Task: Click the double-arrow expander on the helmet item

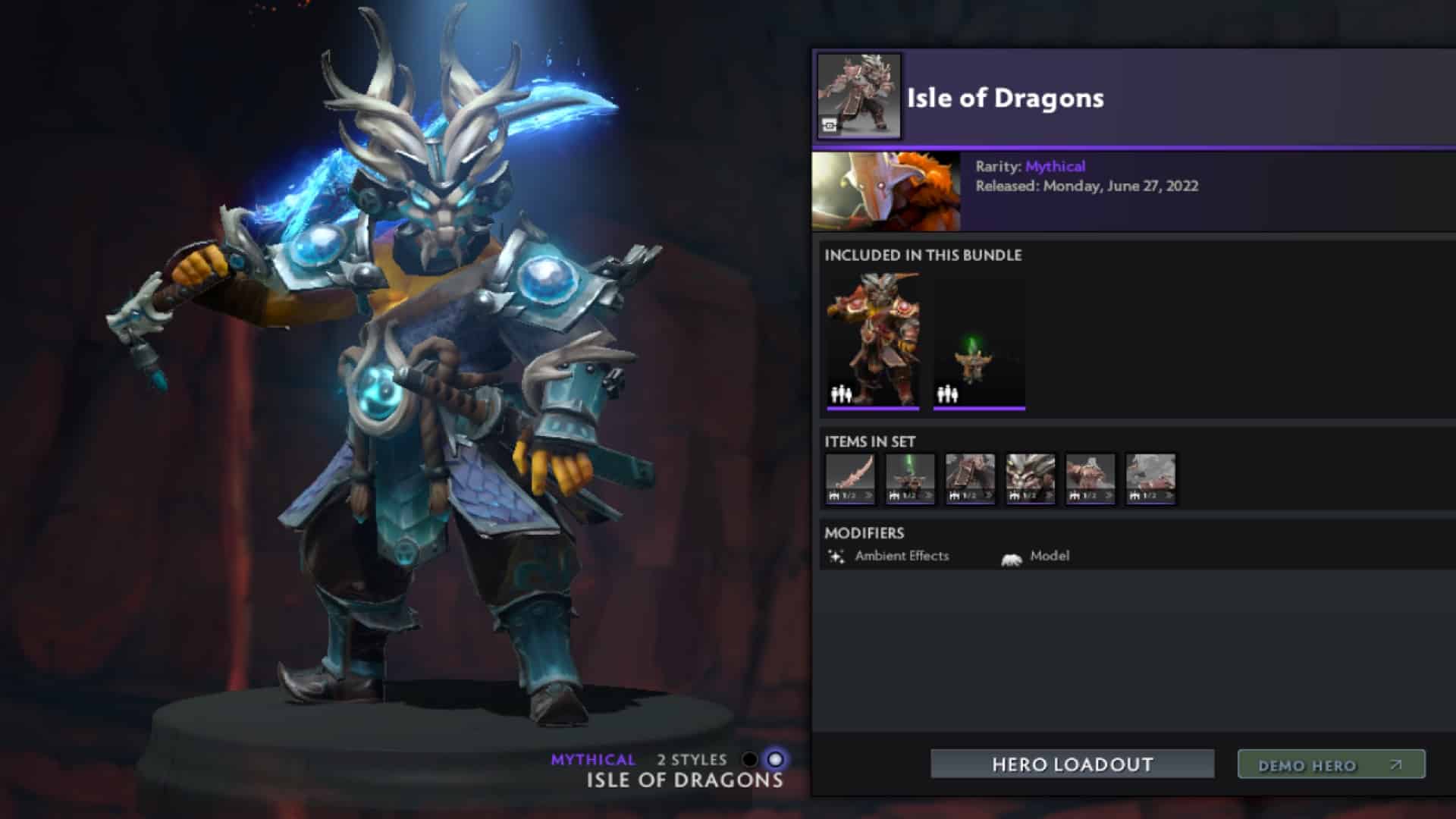Action: pos(928,495)
